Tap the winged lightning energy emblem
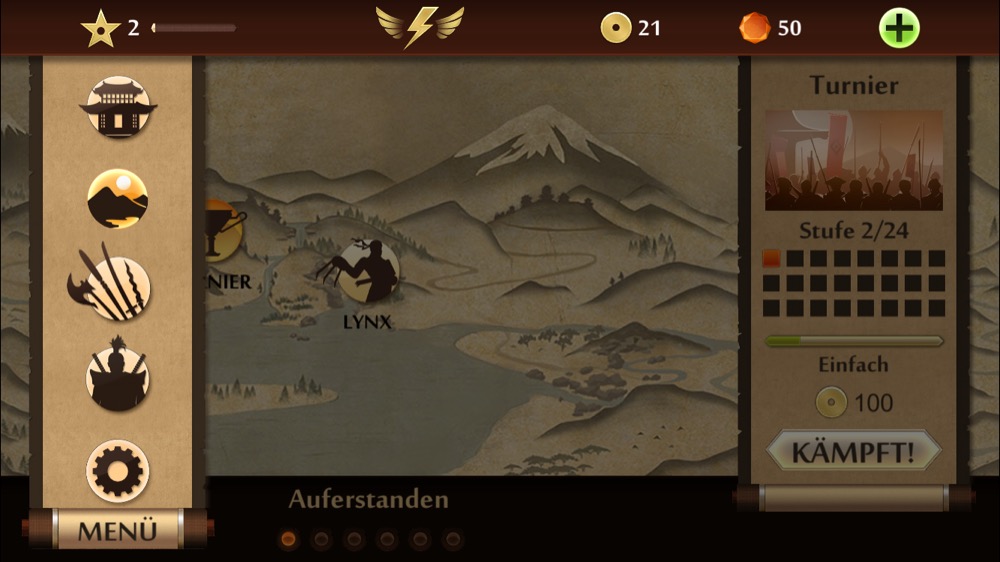This screenshot has width=1000, height=562. tap(420, 27)
